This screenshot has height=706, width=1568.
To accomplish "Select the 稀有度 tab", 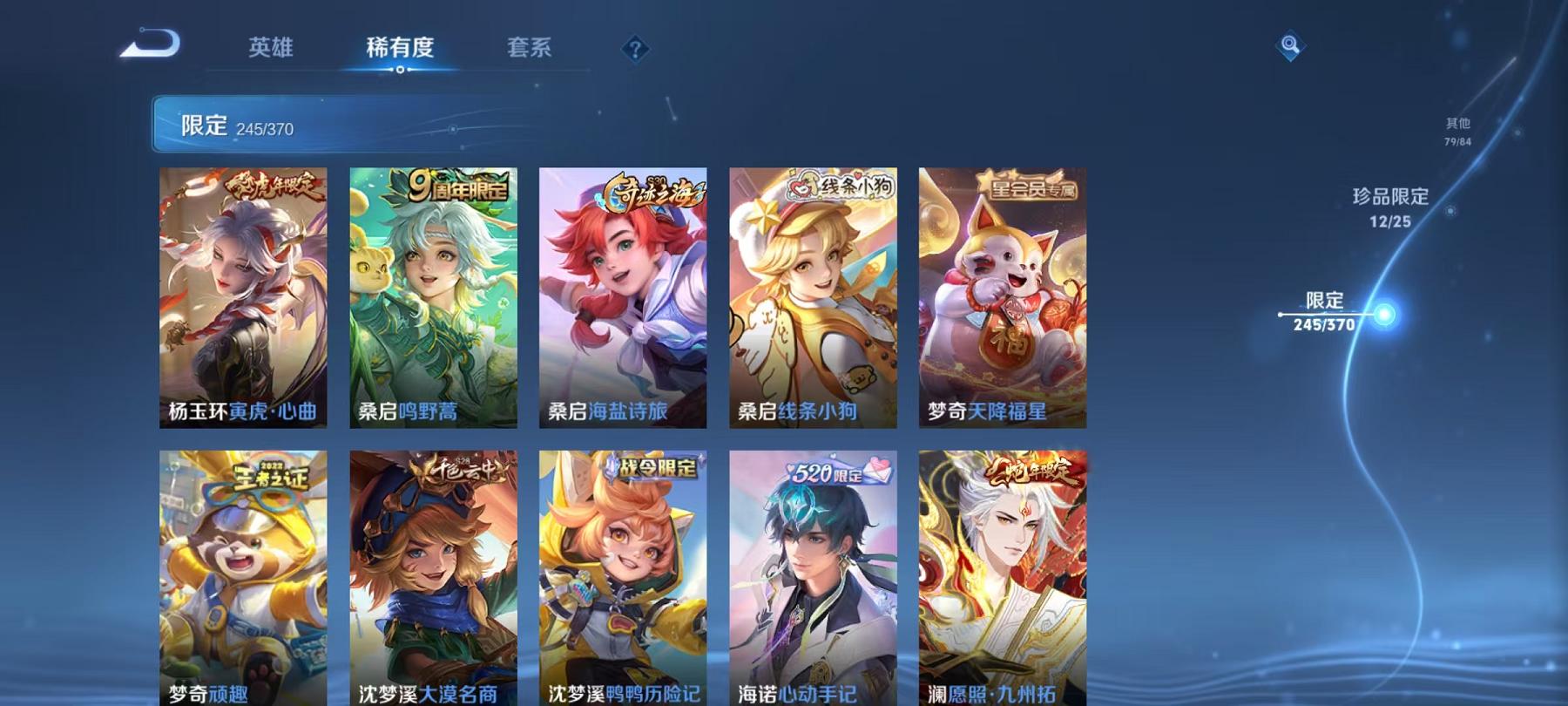I will click(401, 50).
